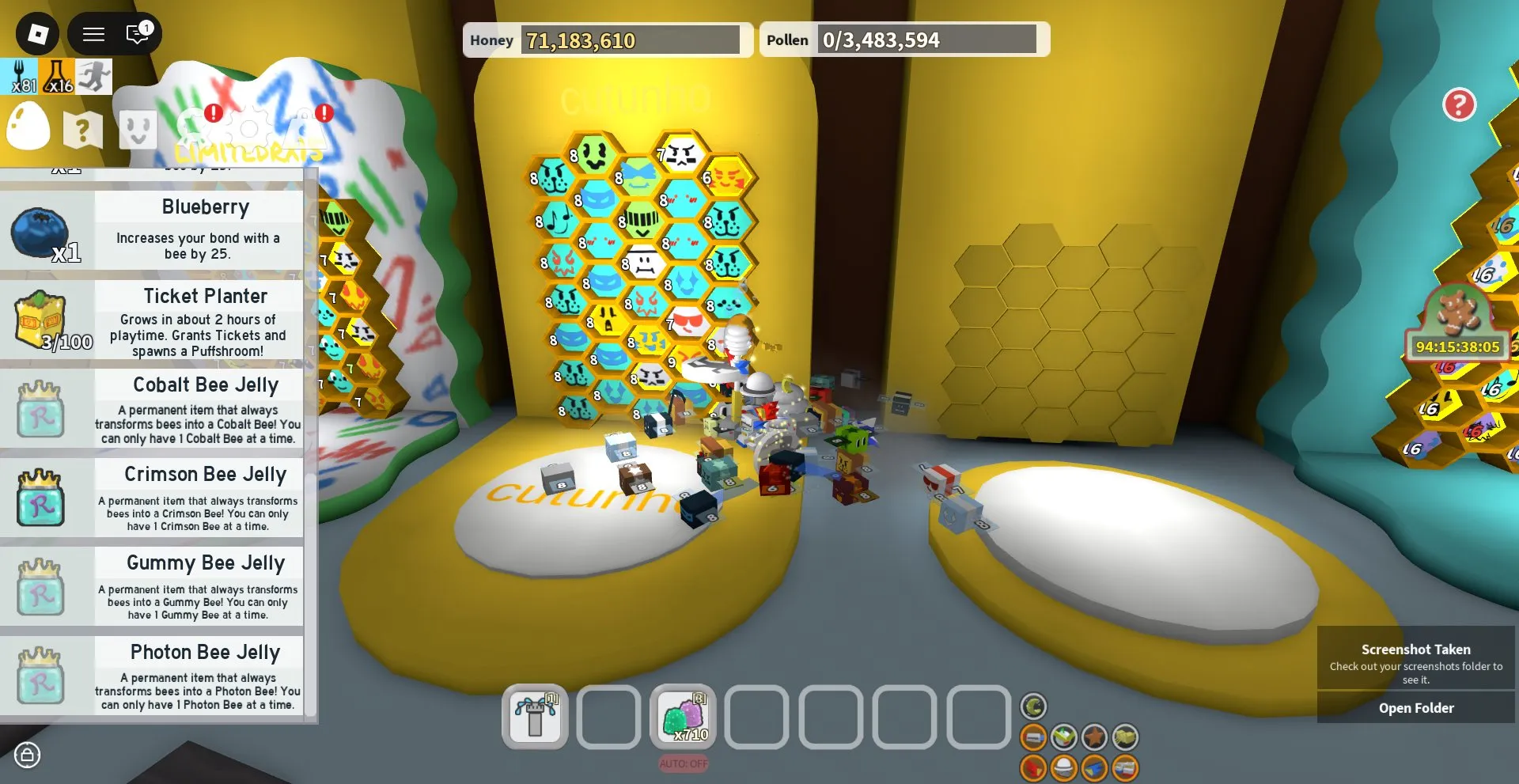The height and width of the screenshot is (784, 1519).
Task: Click Open Folder in the screenshot notification
Action: pyautogui.click(x=1415, y=707)
